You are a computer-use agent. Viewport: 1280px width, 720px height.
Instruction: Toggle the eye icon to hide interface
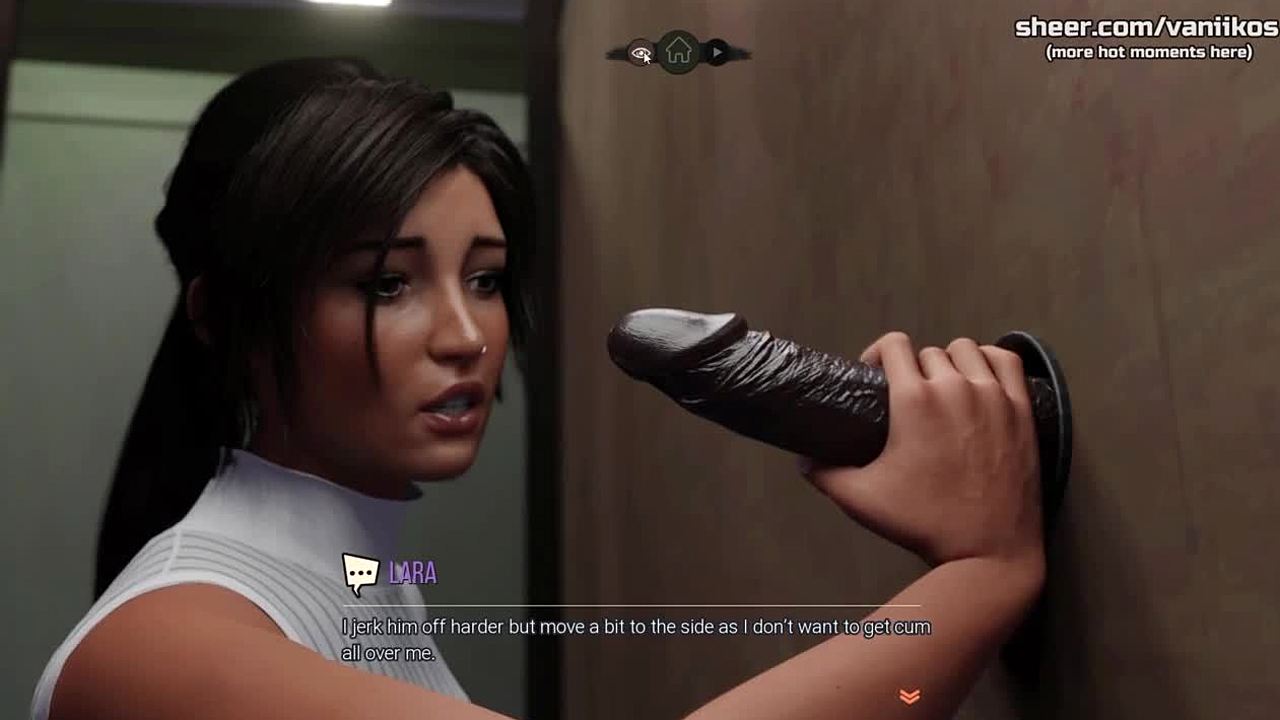click(x=640, y=53)
